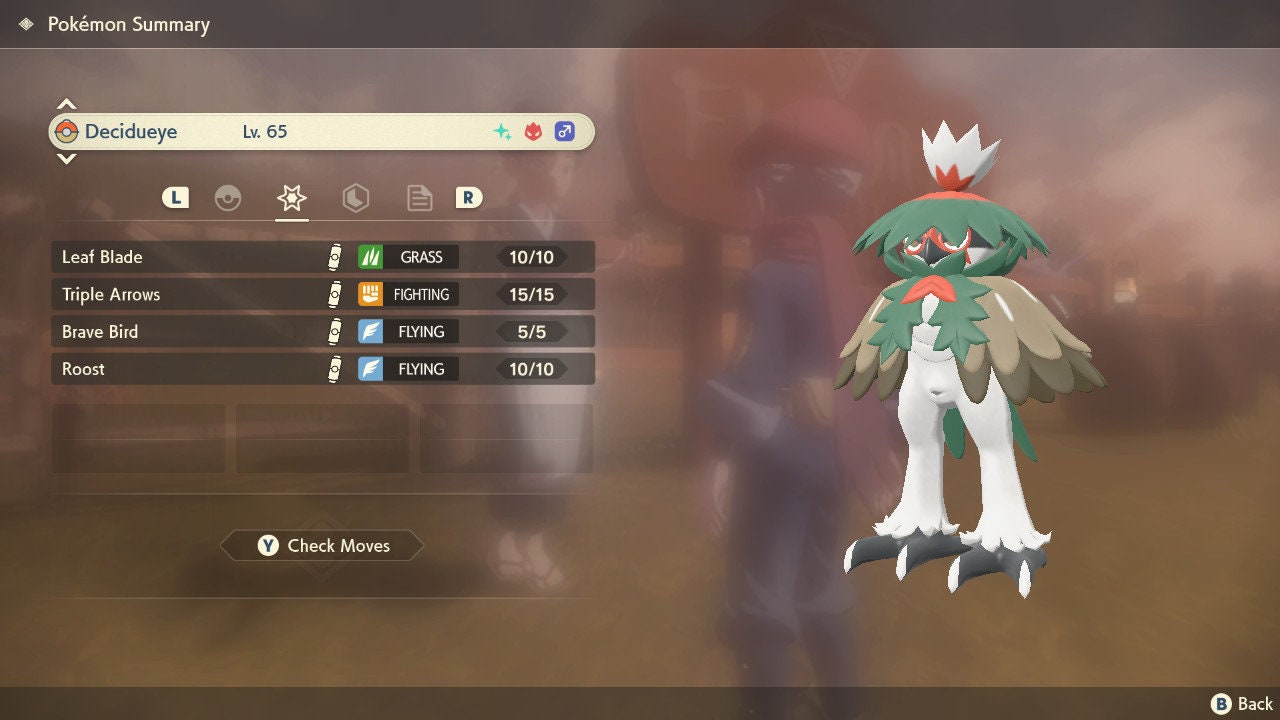
Task: Click the Check Moves button
Action: pyautogui.click(x=321, y=546)
